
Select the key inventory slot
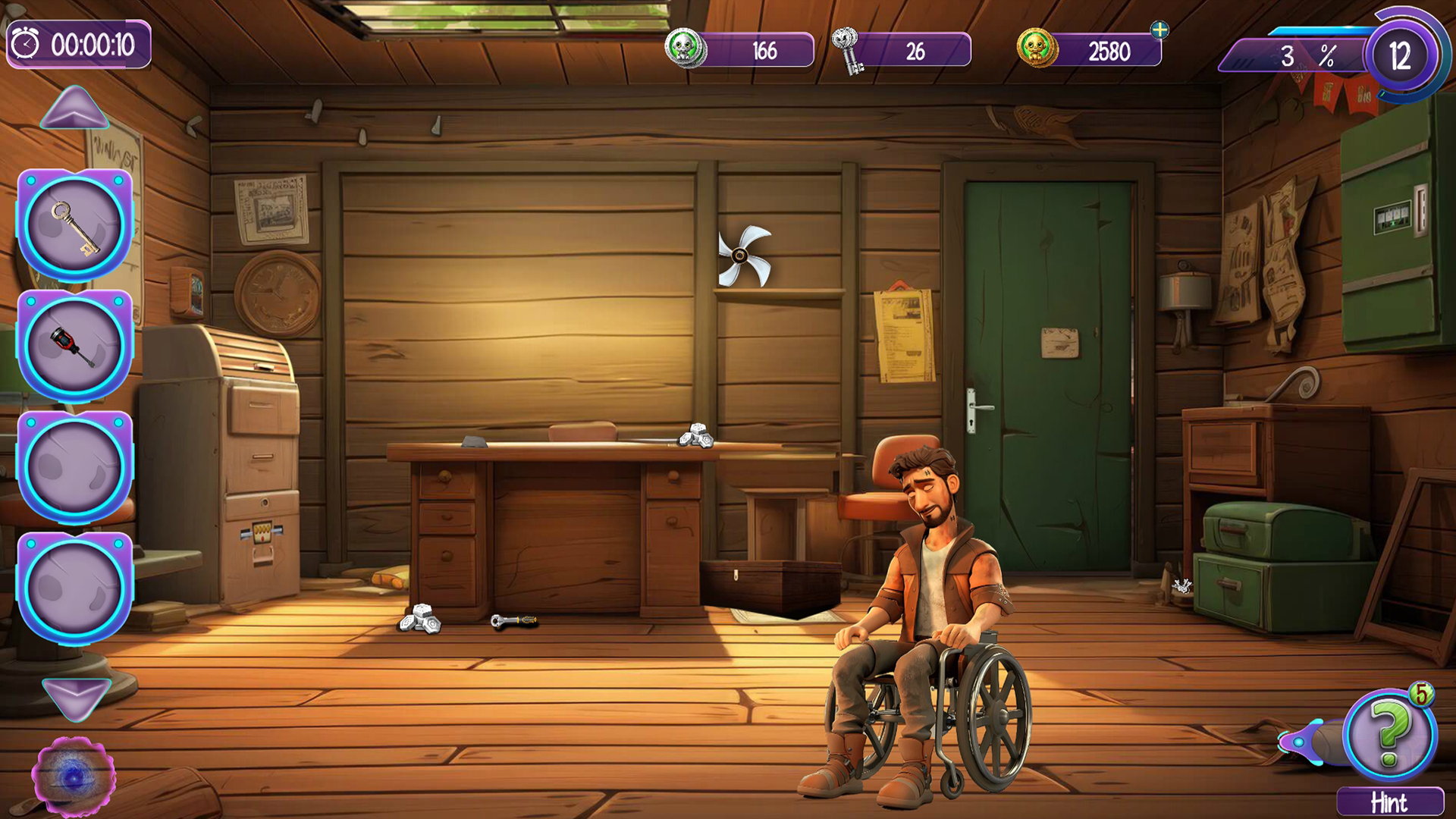[x=74, y=226]
